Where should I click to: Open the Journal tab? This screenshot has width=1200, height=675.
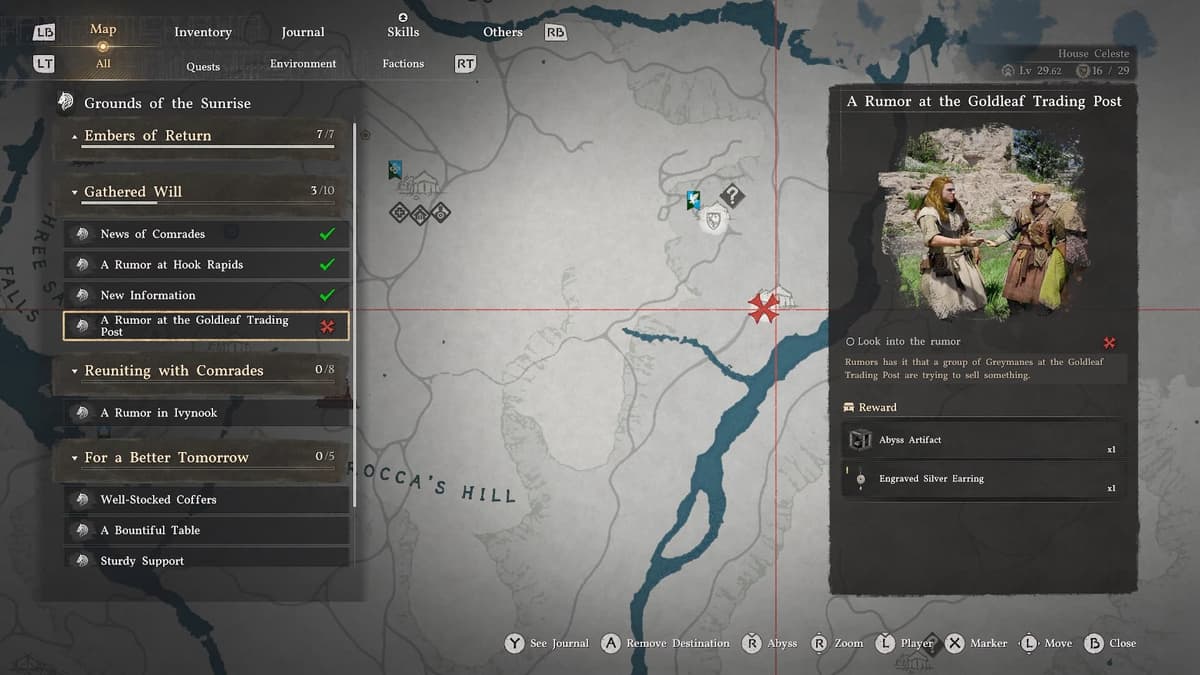303,32
